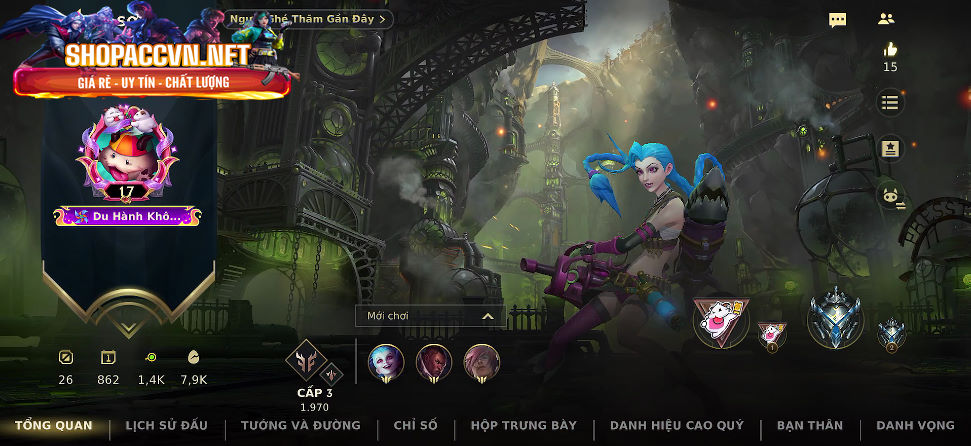Give a thumbs-up like to the profile

(x=889, y=50)
